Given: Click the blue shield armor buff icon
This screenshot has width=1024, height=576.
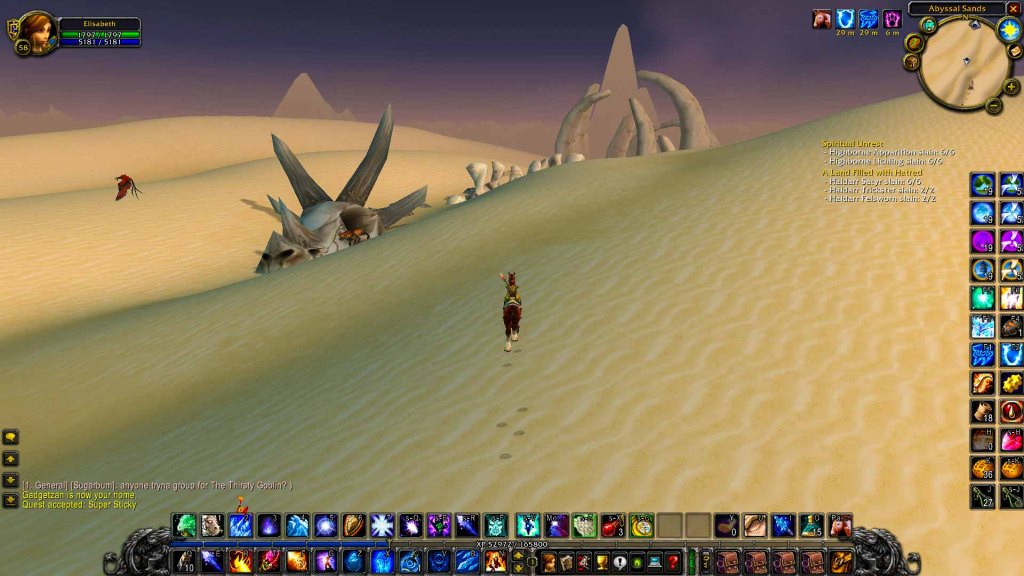Looking at the screenshot, I should (846, 19).
